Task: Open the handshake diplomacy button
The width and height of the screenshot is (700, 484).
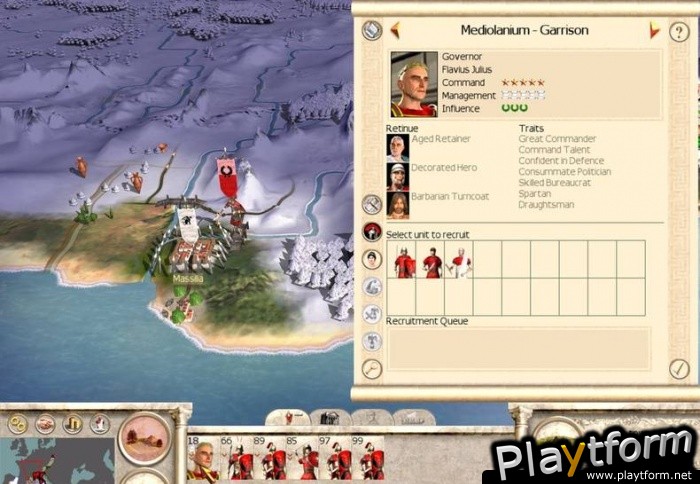Action: tap(45, 424)
